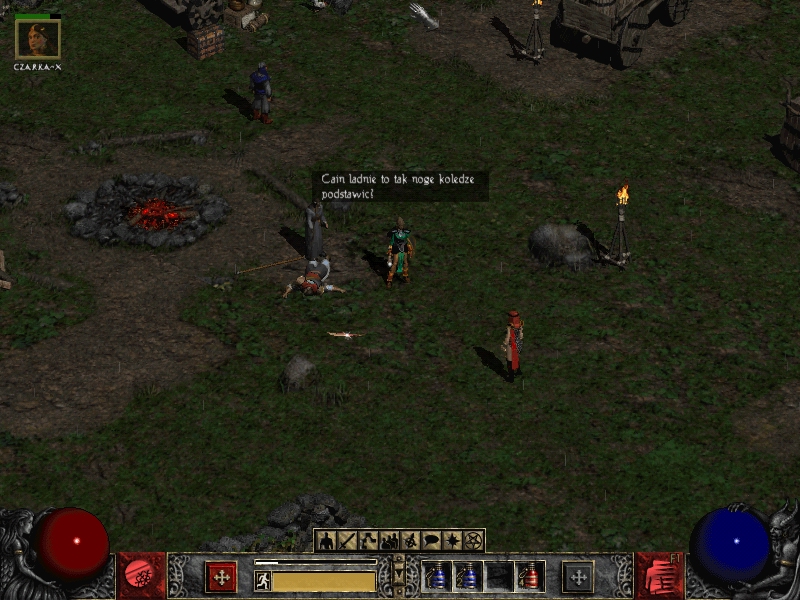Toggle the automap icon
This screenshot has width=800, height=600.
pos(411,541)
